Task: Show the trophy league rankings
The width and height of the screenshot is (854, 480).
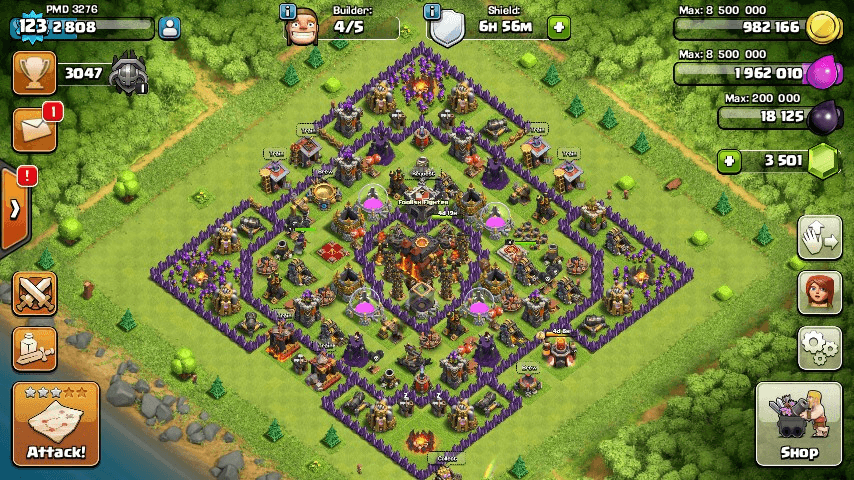Action: [34, 73]
